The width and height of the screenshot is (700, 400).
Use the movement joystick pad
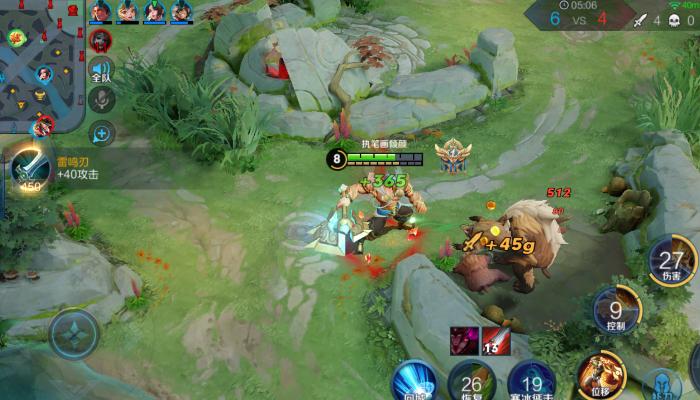click(x=73, y=333)
